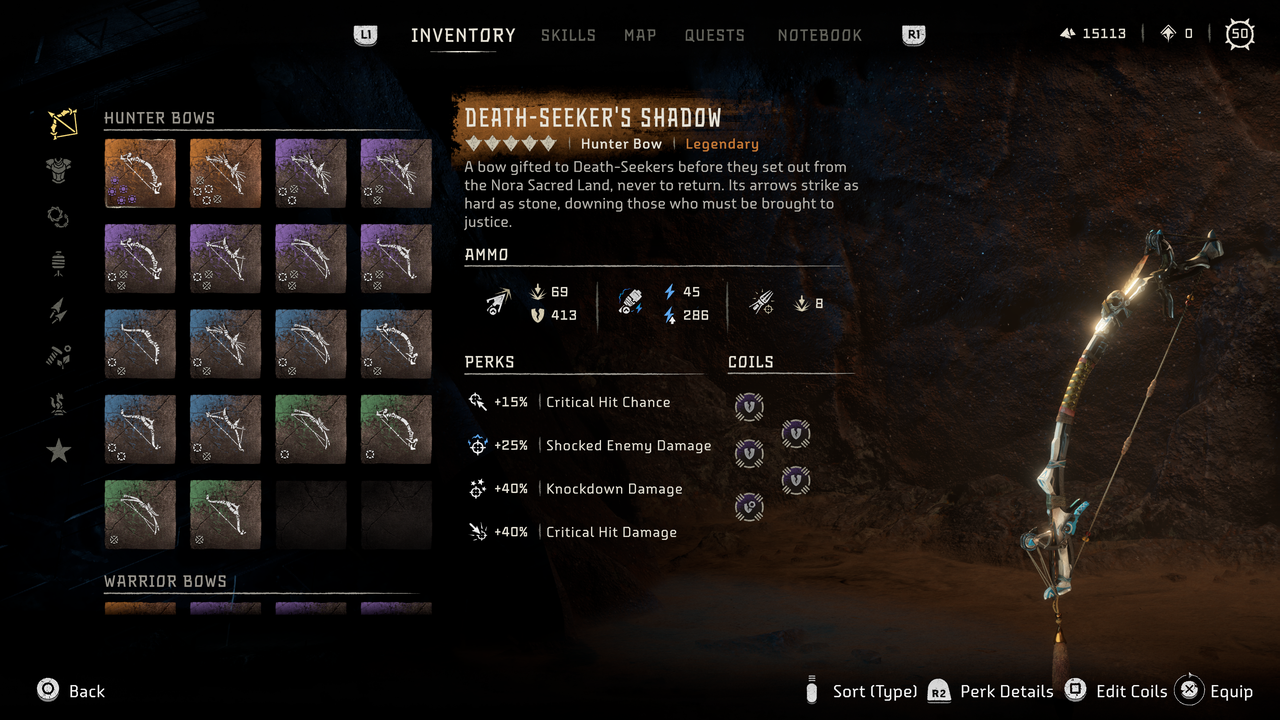Open the Map tab
The width and height of the screenshot is (1280, 720).
coord(640,34)
